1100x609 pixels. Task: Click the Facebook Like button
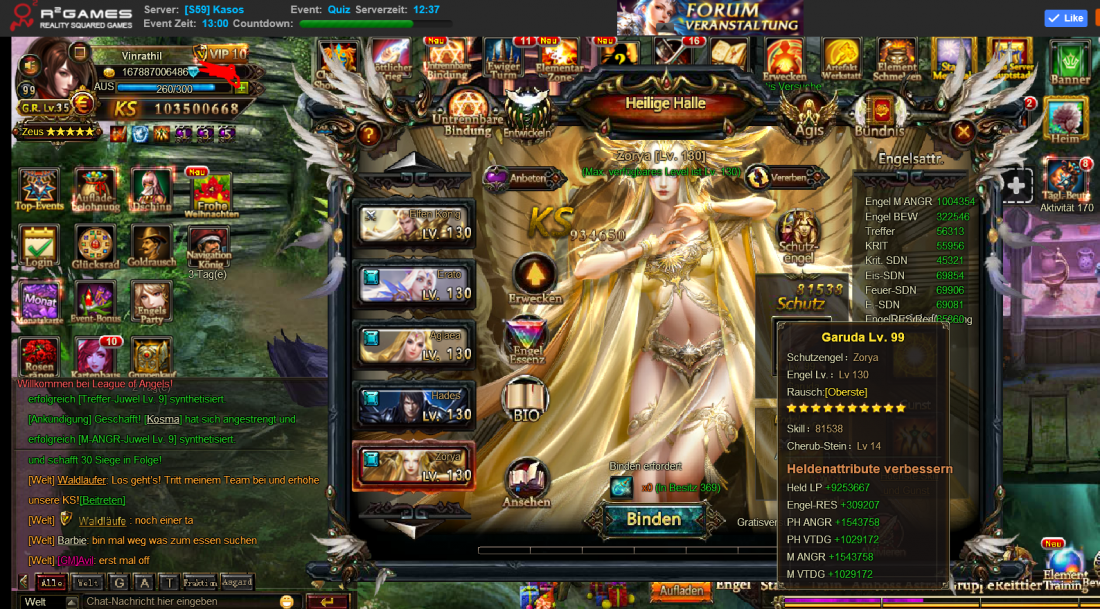tap(1065, 18)
